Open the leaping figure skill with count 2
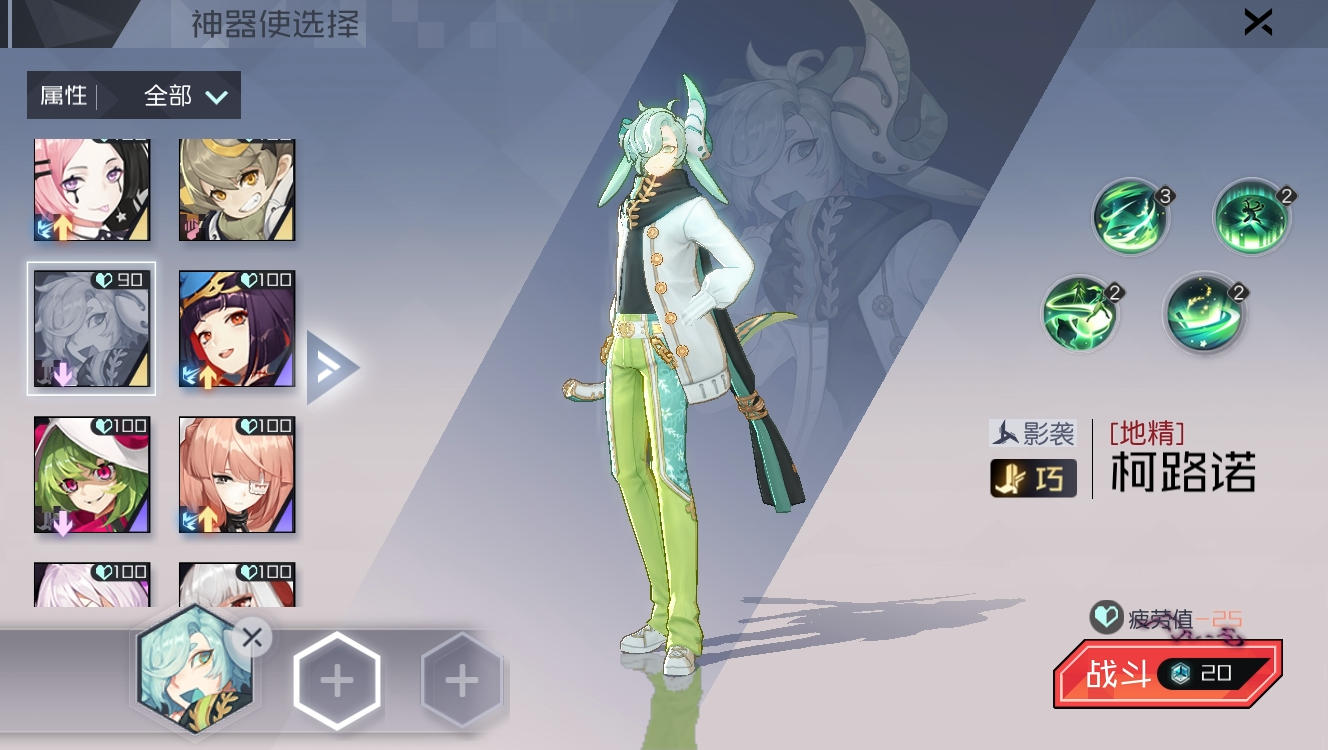 pos(1252,217)
